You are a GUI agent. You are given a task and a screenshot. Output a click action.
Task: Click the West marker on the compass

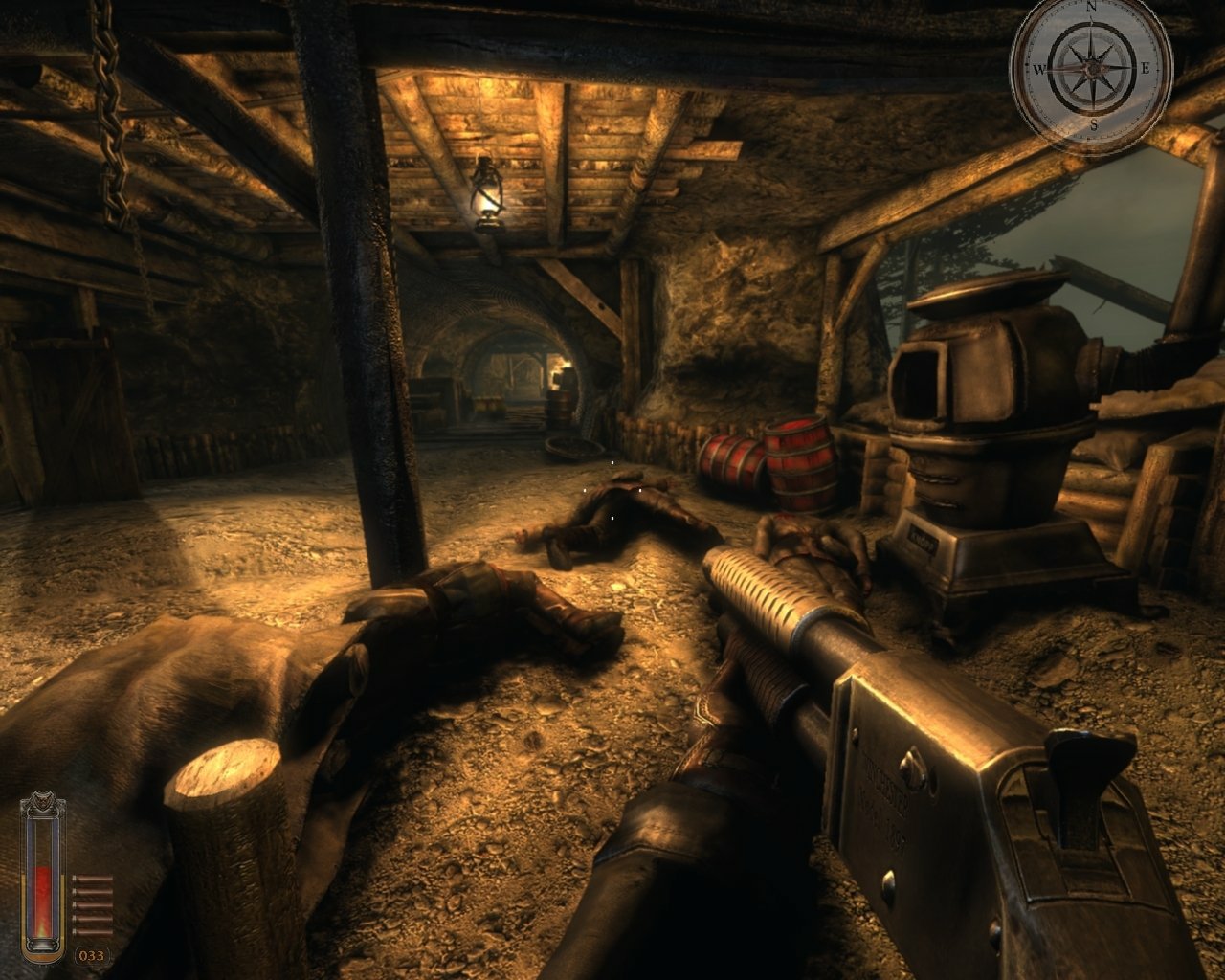click(x=1040, y=70)
